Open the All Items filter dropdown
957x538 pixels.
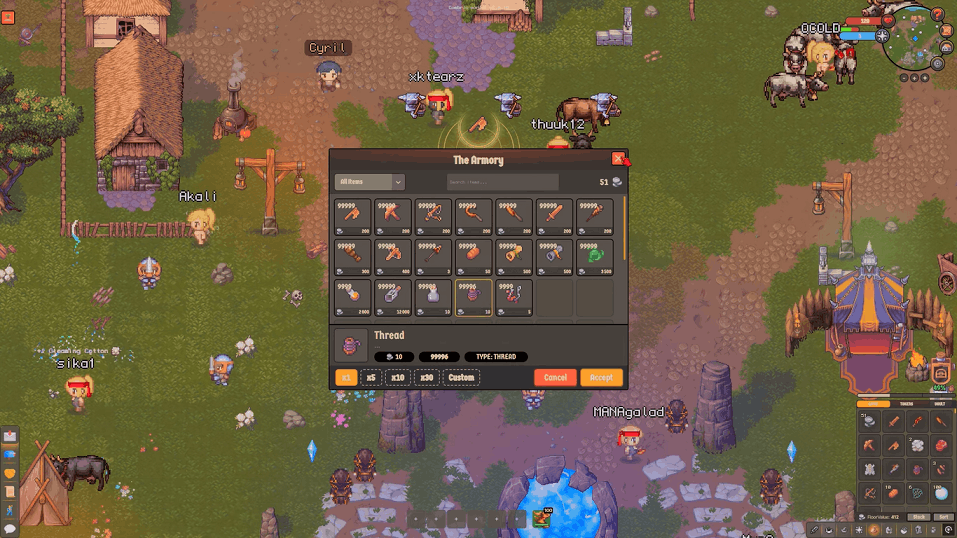click(369, 182)
